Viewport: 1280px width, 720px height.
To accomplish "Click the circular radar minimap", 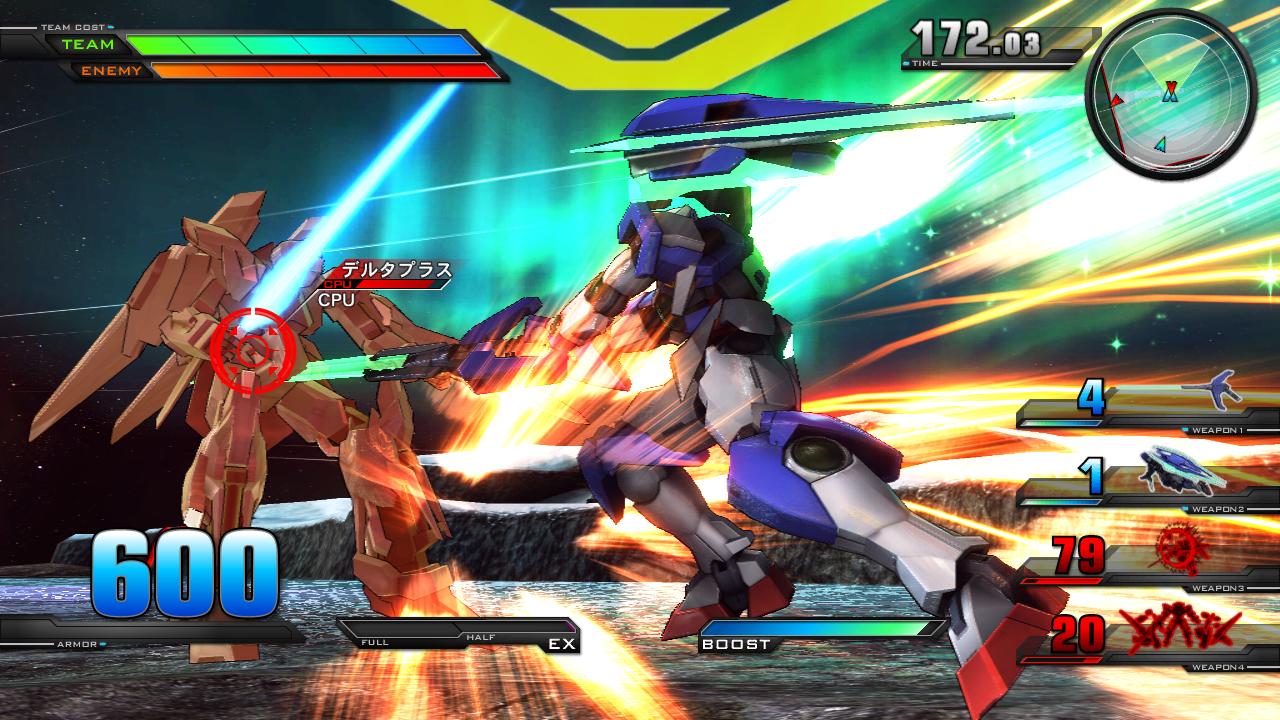I will pyautogui.click(x=1169, y=100).
